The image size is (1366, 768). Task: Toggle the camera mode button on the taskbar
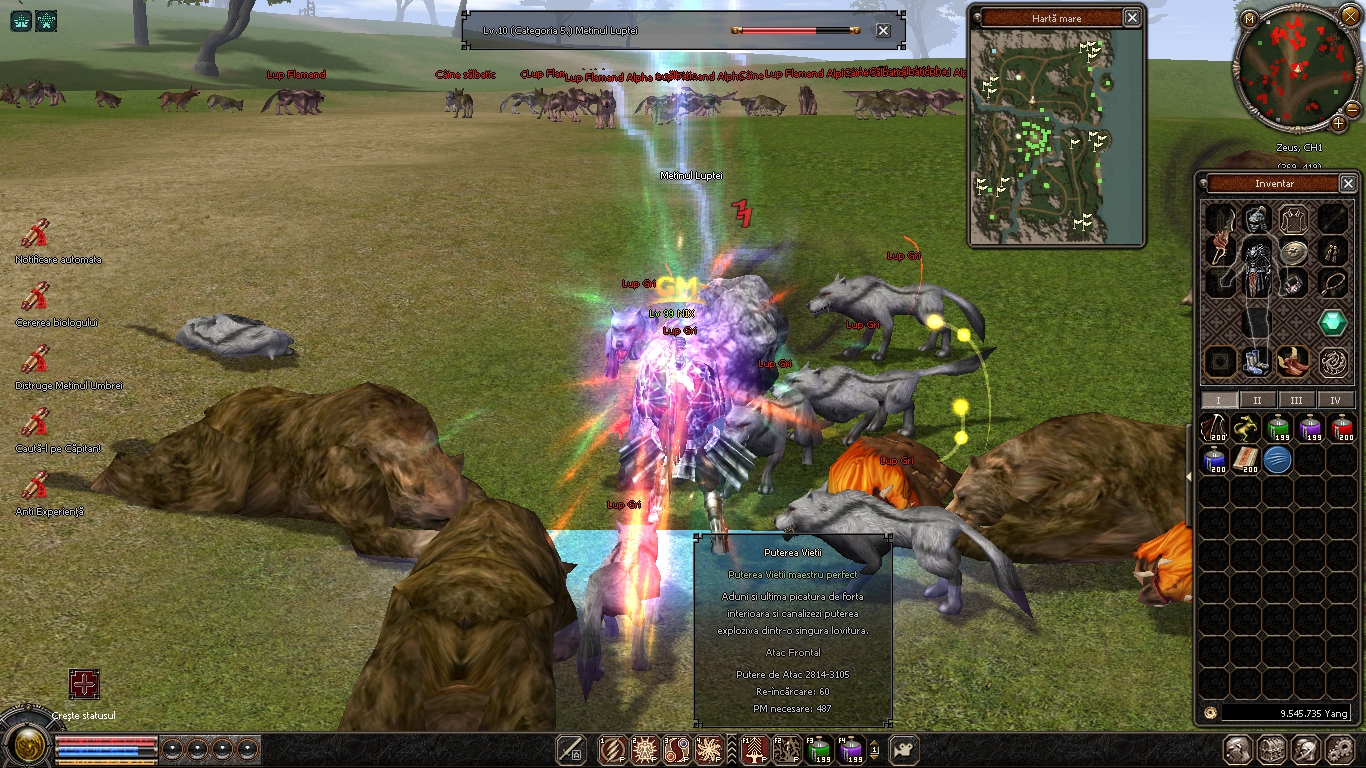[x=904, y=749]
